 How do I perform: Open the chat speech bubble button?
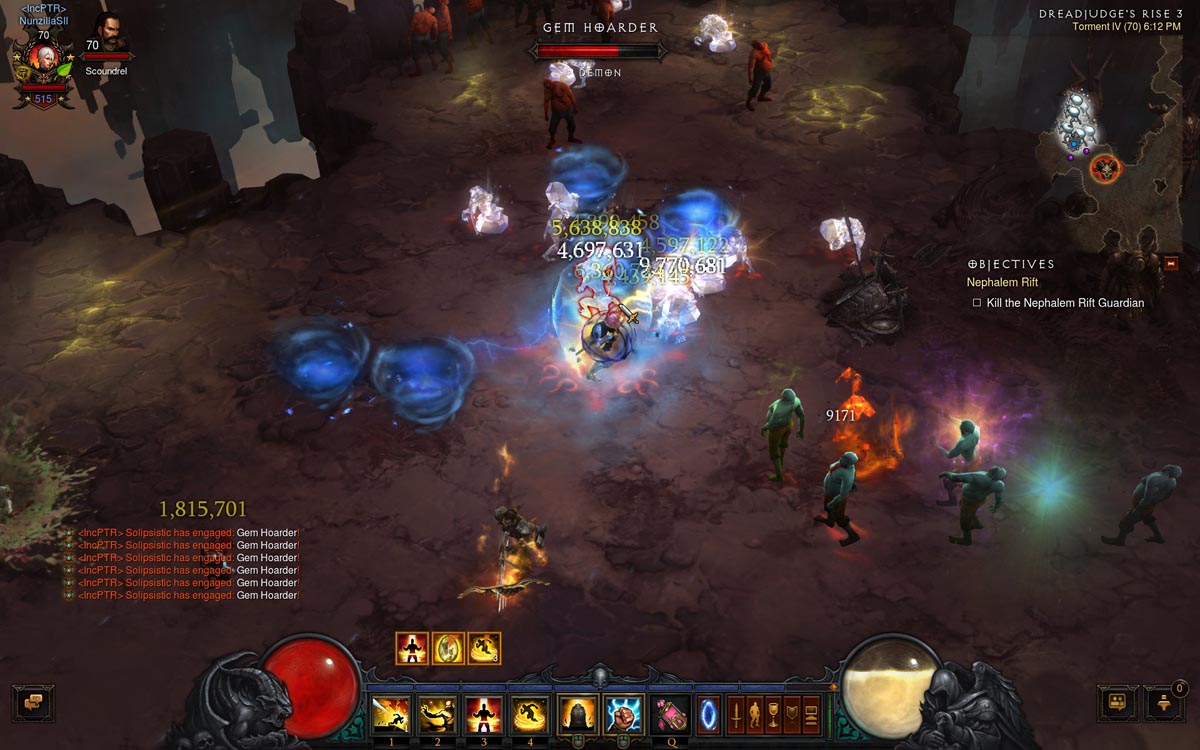pos(33,703)
